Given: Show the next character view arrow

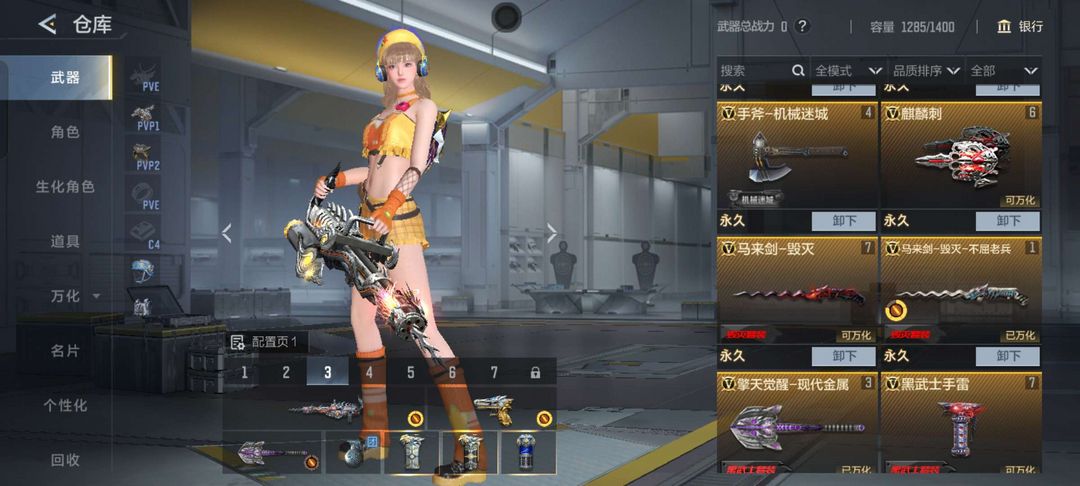Looking at the screenshot, I should 551,233.
